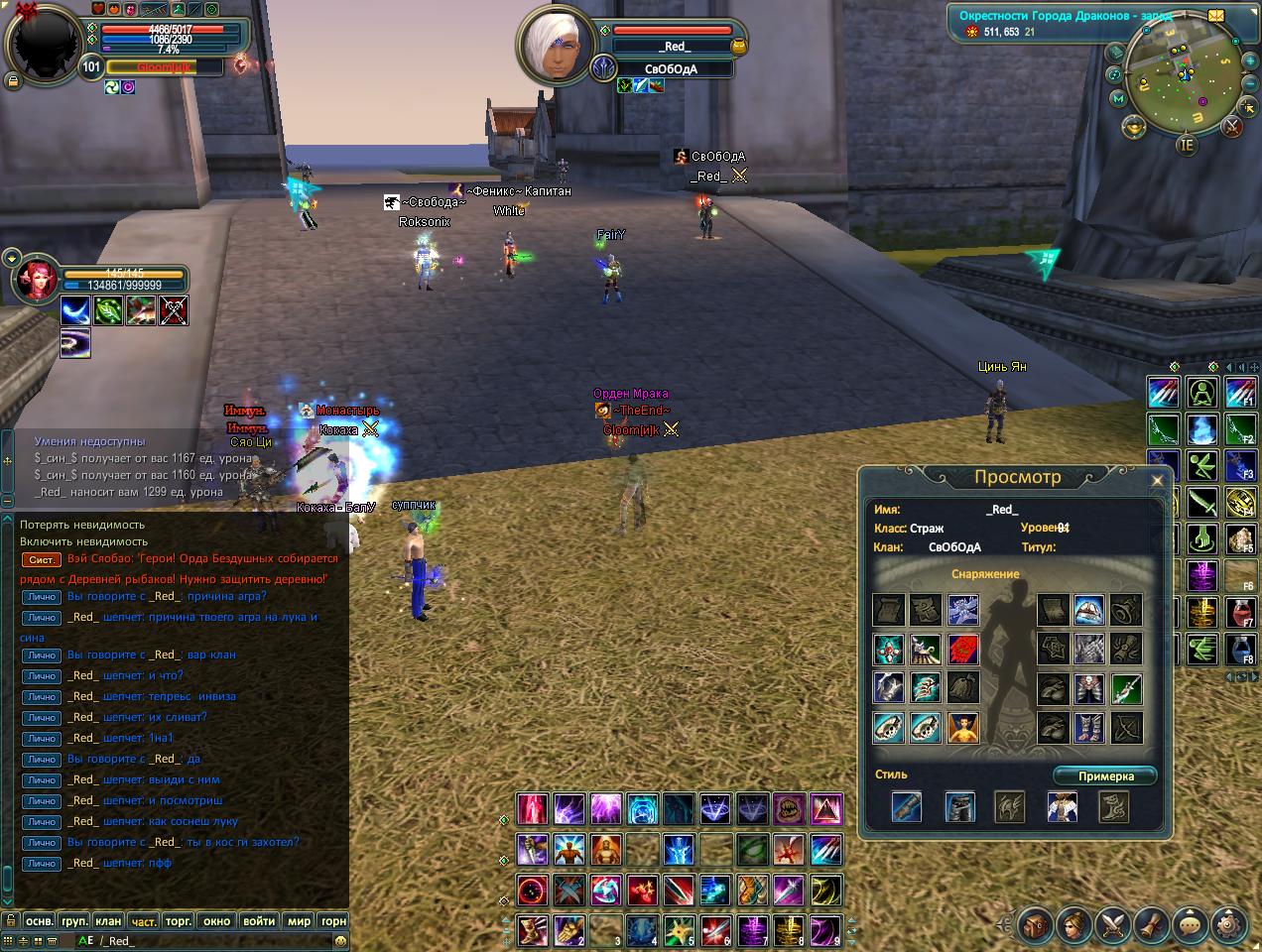The width and height of the screenshot is (1262, 952).
Task: Select the торг. trade chat tab
Action: pos(179,921)
